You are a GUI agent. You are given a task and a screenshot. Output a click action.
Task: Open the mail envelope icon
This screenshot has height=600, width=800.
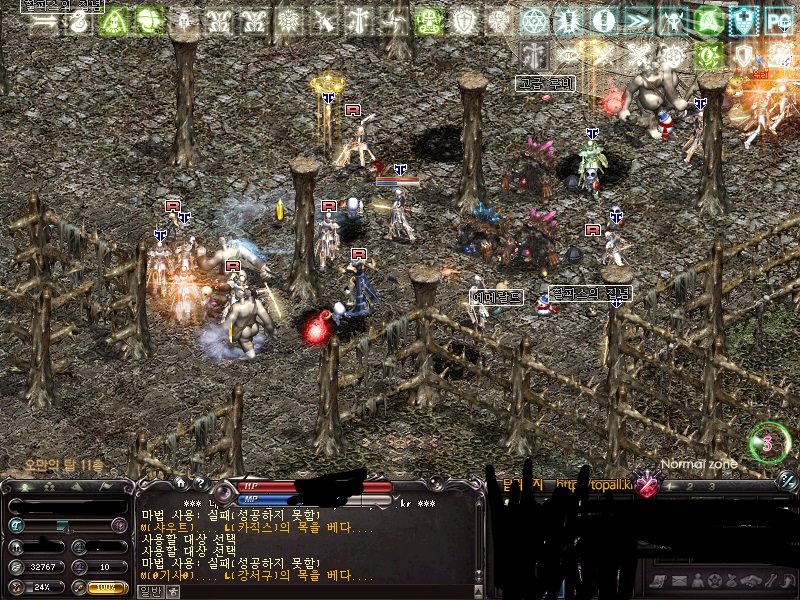[677, 581]
